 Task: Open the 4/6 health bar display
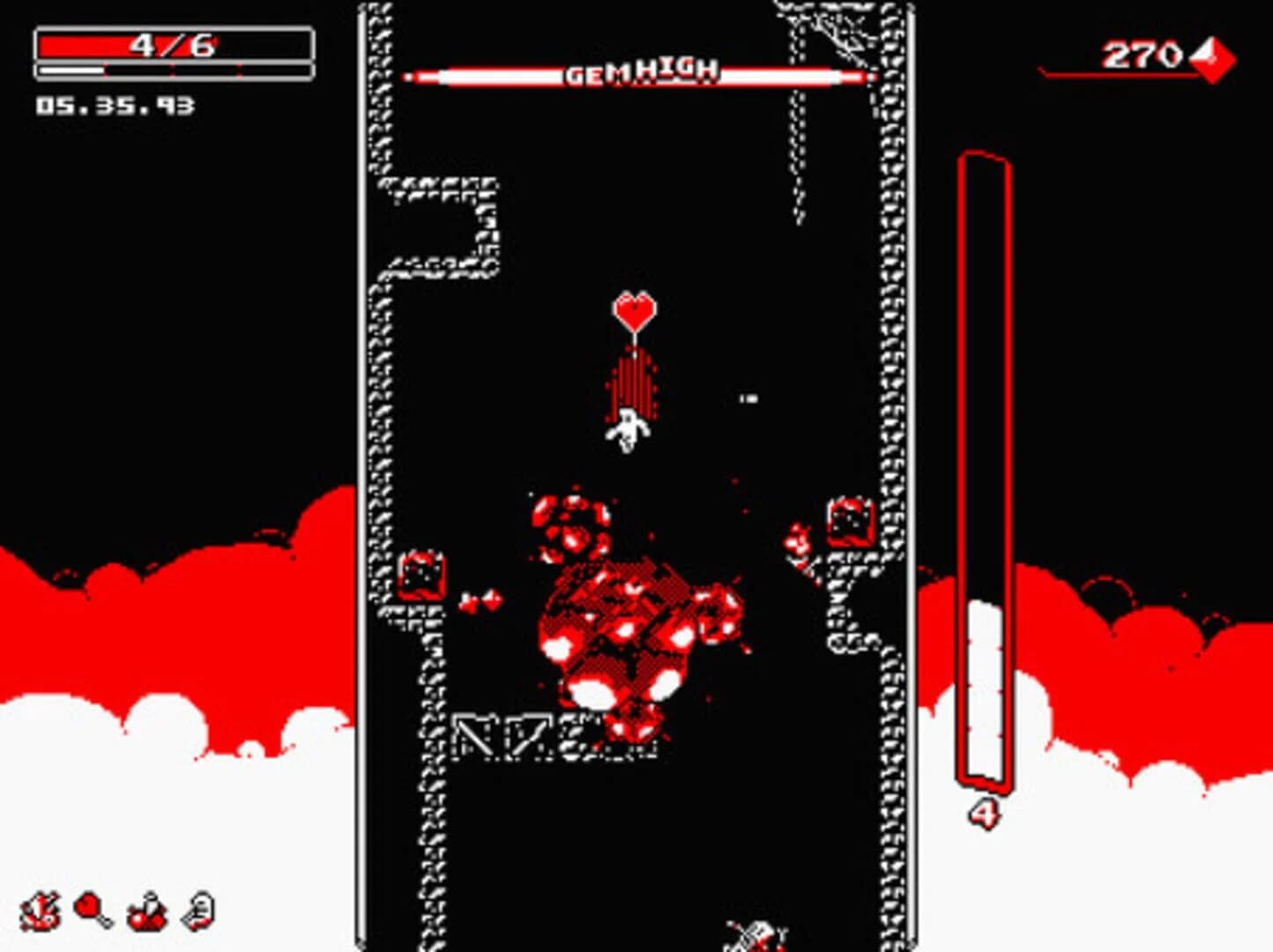point(173,42)
